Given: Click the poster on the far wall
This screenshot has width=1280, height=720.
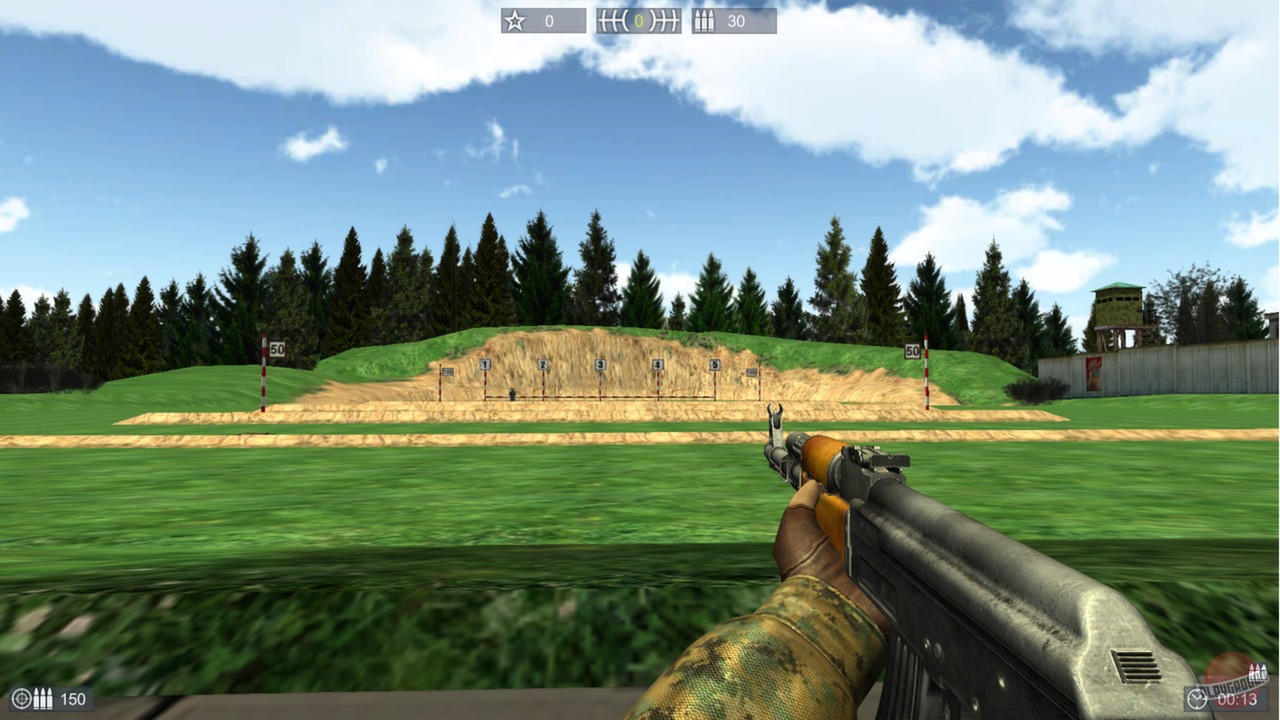Looking at the screenshot, I should [x=1094, y=373].
